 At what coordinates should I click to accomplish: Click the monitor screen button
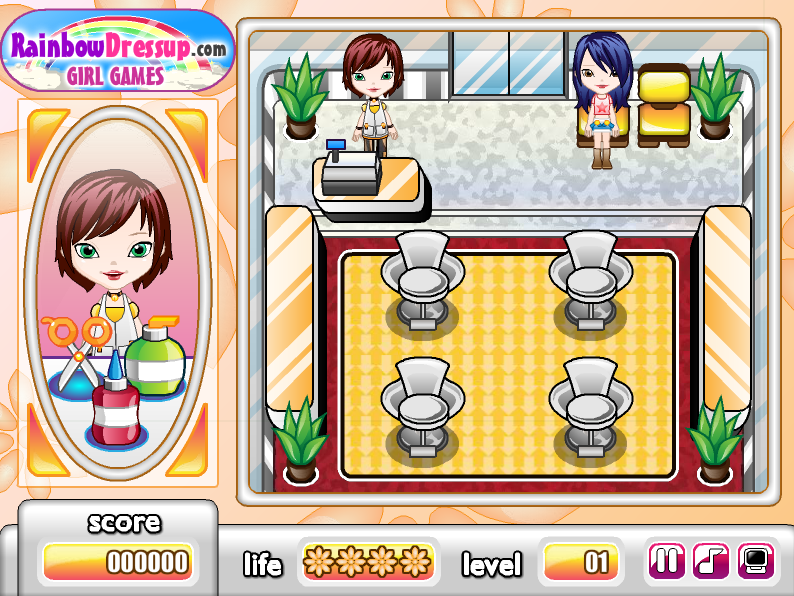click(x=756, y=561)
